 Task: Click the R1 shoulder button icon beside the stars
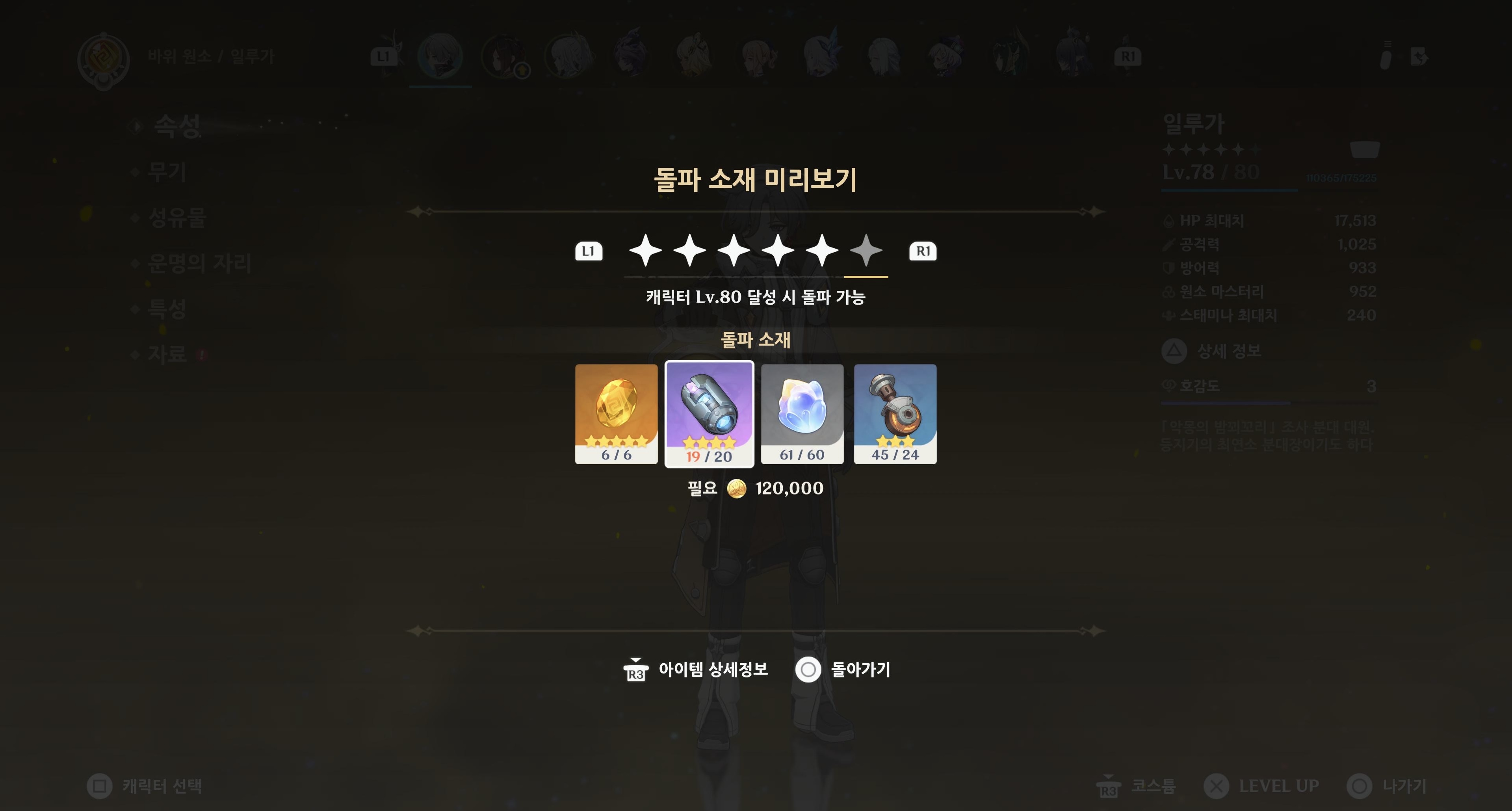[924, 251]
